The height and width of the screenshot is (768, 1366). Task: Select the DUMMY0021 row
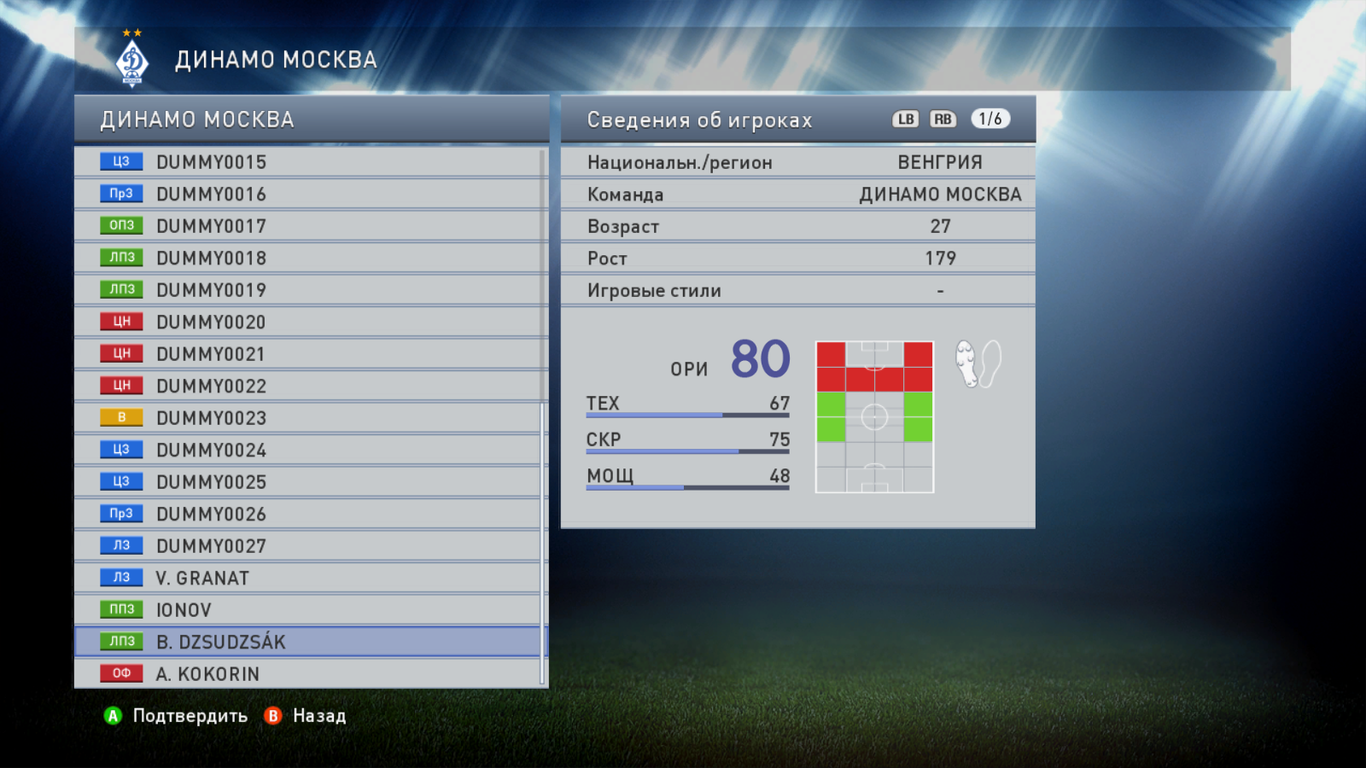(x=310, y=354)
